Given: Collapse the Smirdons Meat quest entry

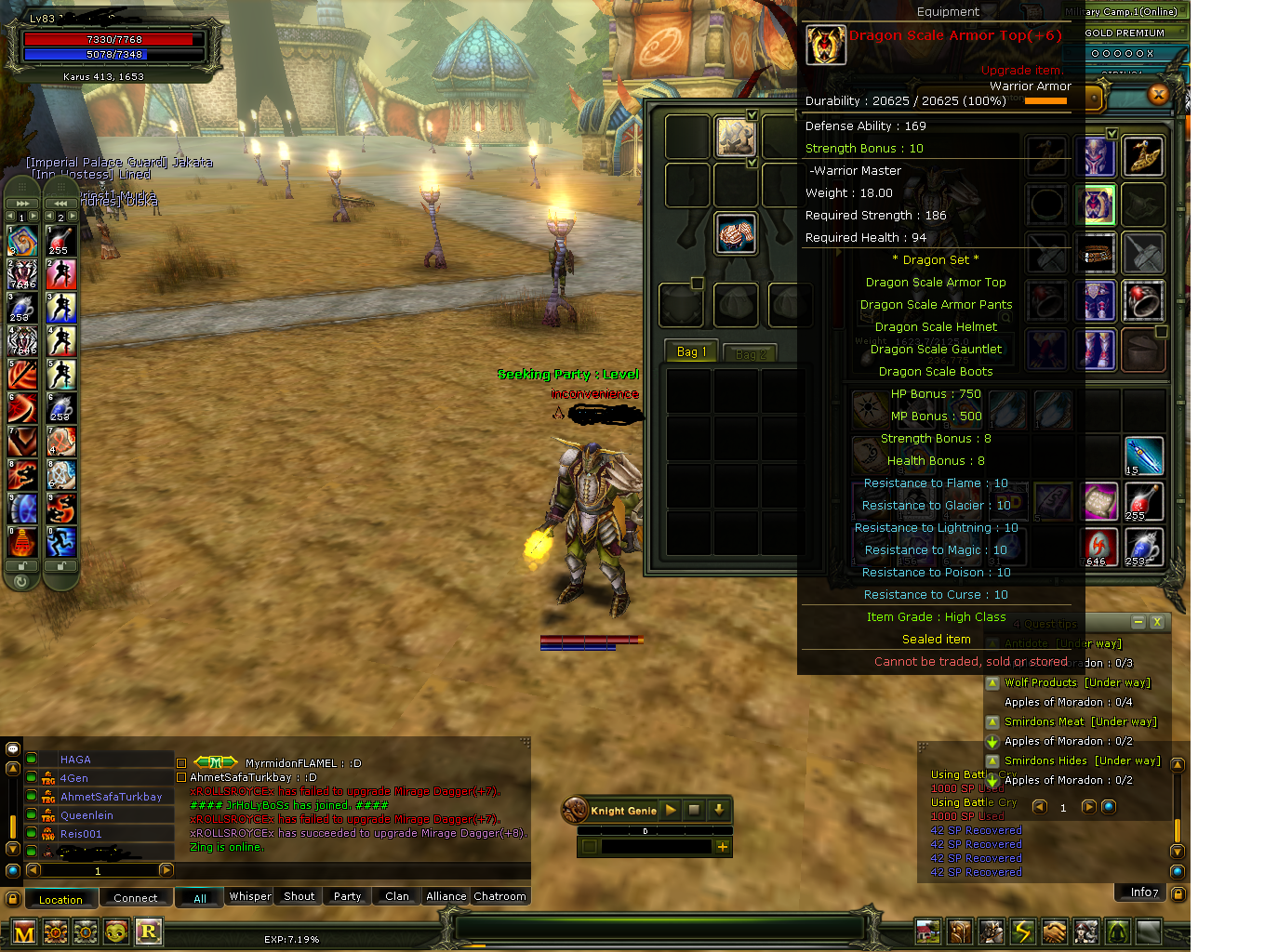Looking at the screenshot, I should click(x=992, y=721).
